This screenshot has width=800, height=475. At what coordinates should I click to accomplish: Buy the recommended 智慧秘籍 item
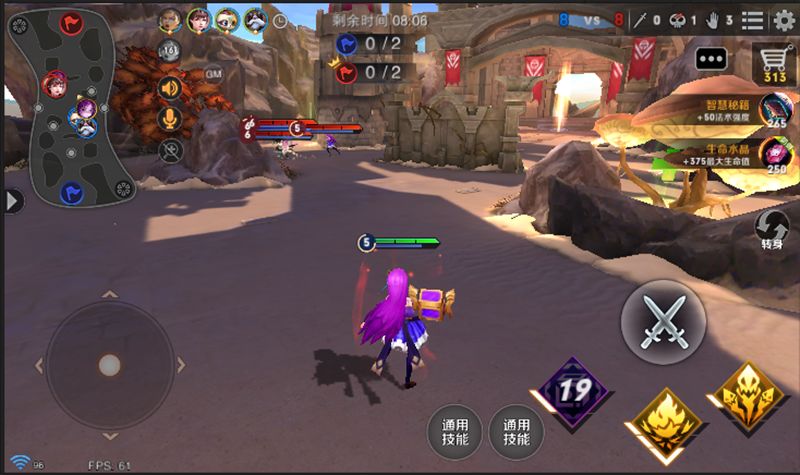773,109
